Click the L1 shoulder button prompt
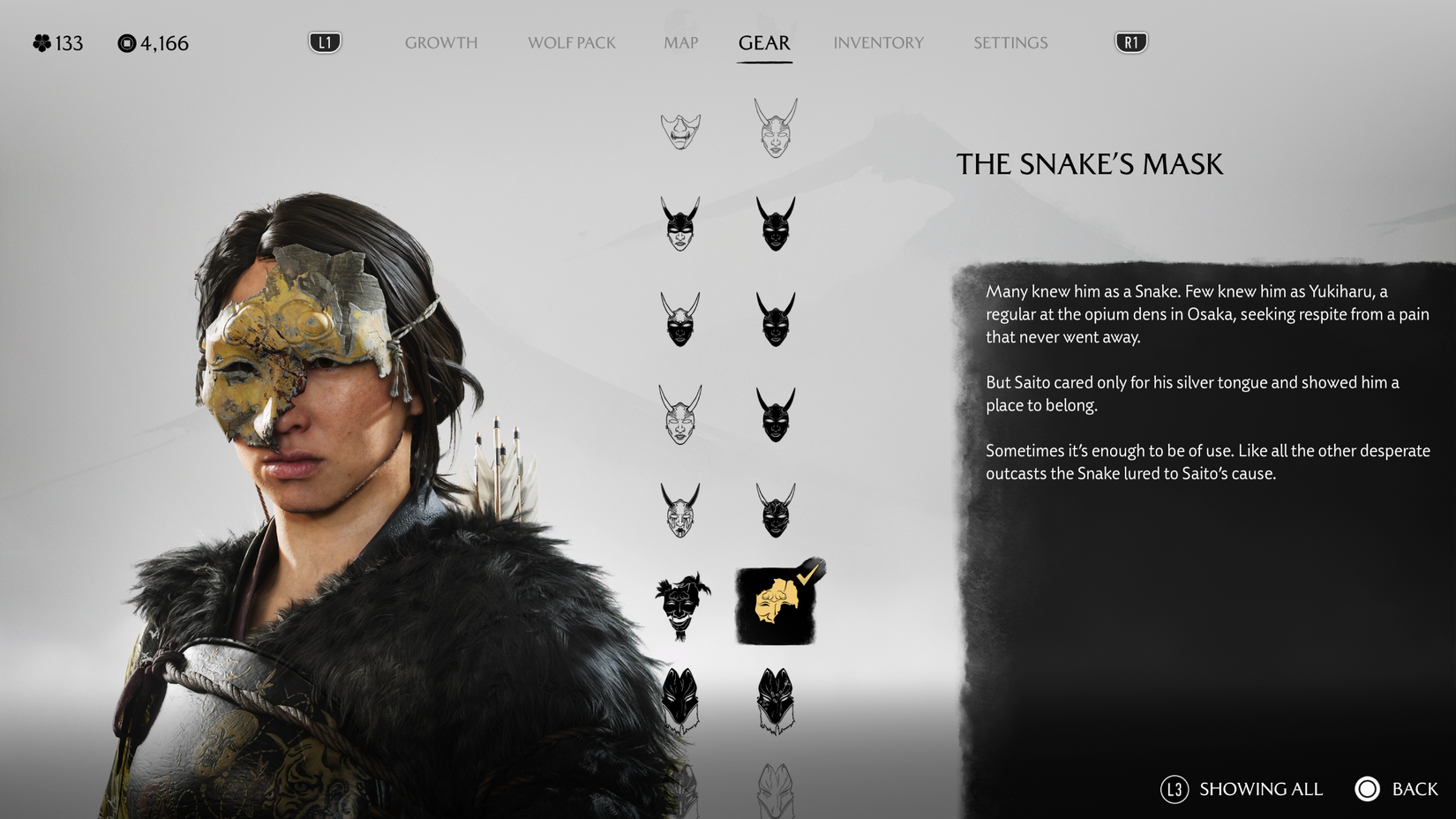 coord(324,41)
